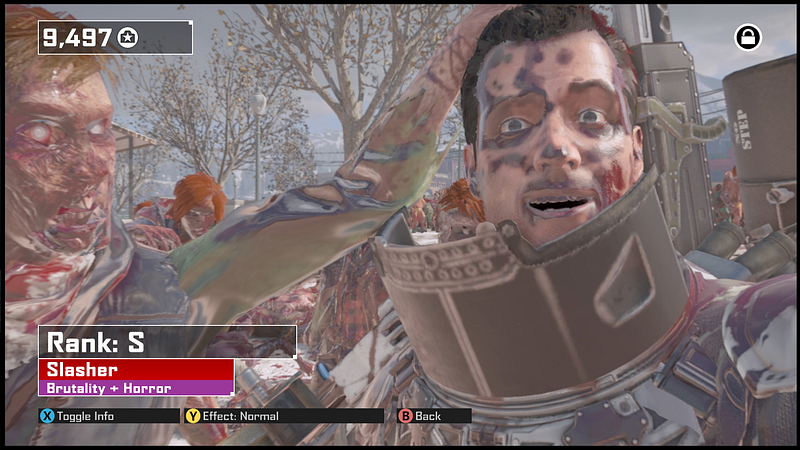Image resolution: width=800 pixels, height=450 pixels.
Task: Go back from the photo view
Action: coord(421,416)
